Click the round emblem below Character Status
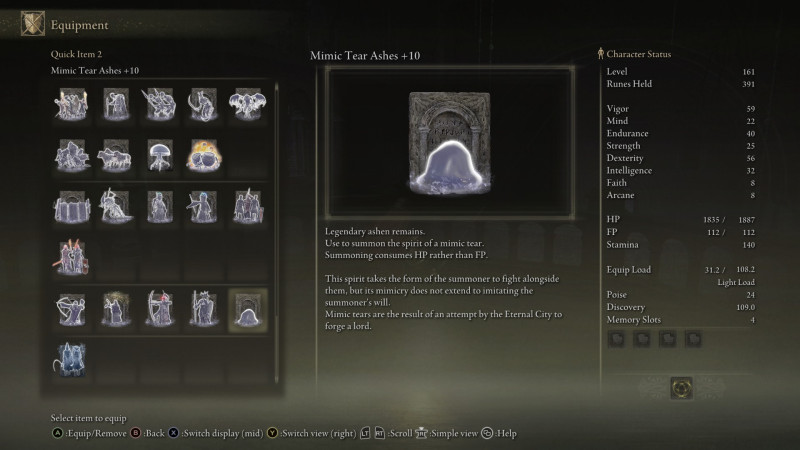Image resolution: width=800 pixels, height=450 pixels. [x=682, y=387]
